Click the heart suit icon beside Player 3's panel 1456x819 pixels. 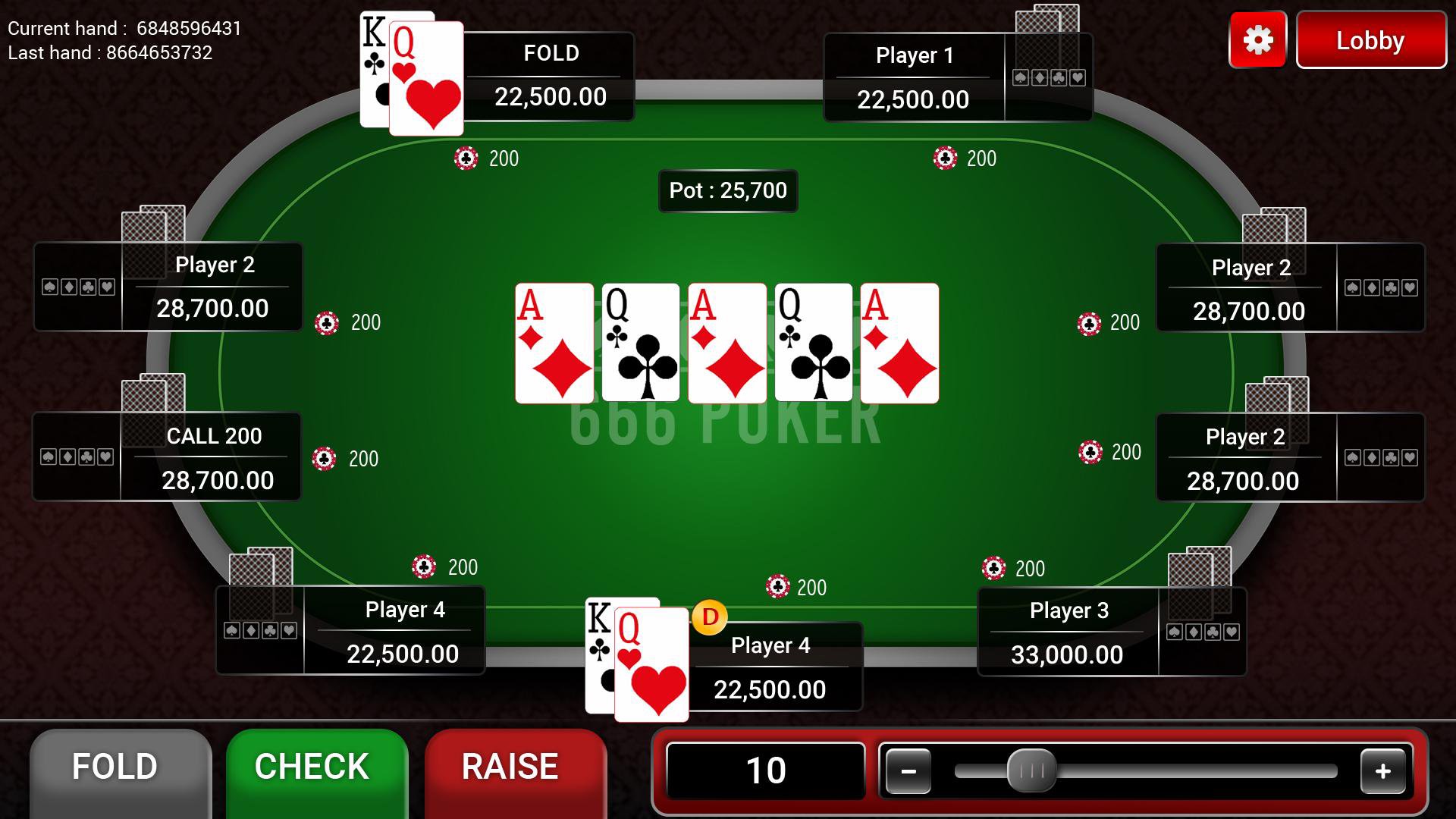pyautogui.click(x=1232, y=632)
